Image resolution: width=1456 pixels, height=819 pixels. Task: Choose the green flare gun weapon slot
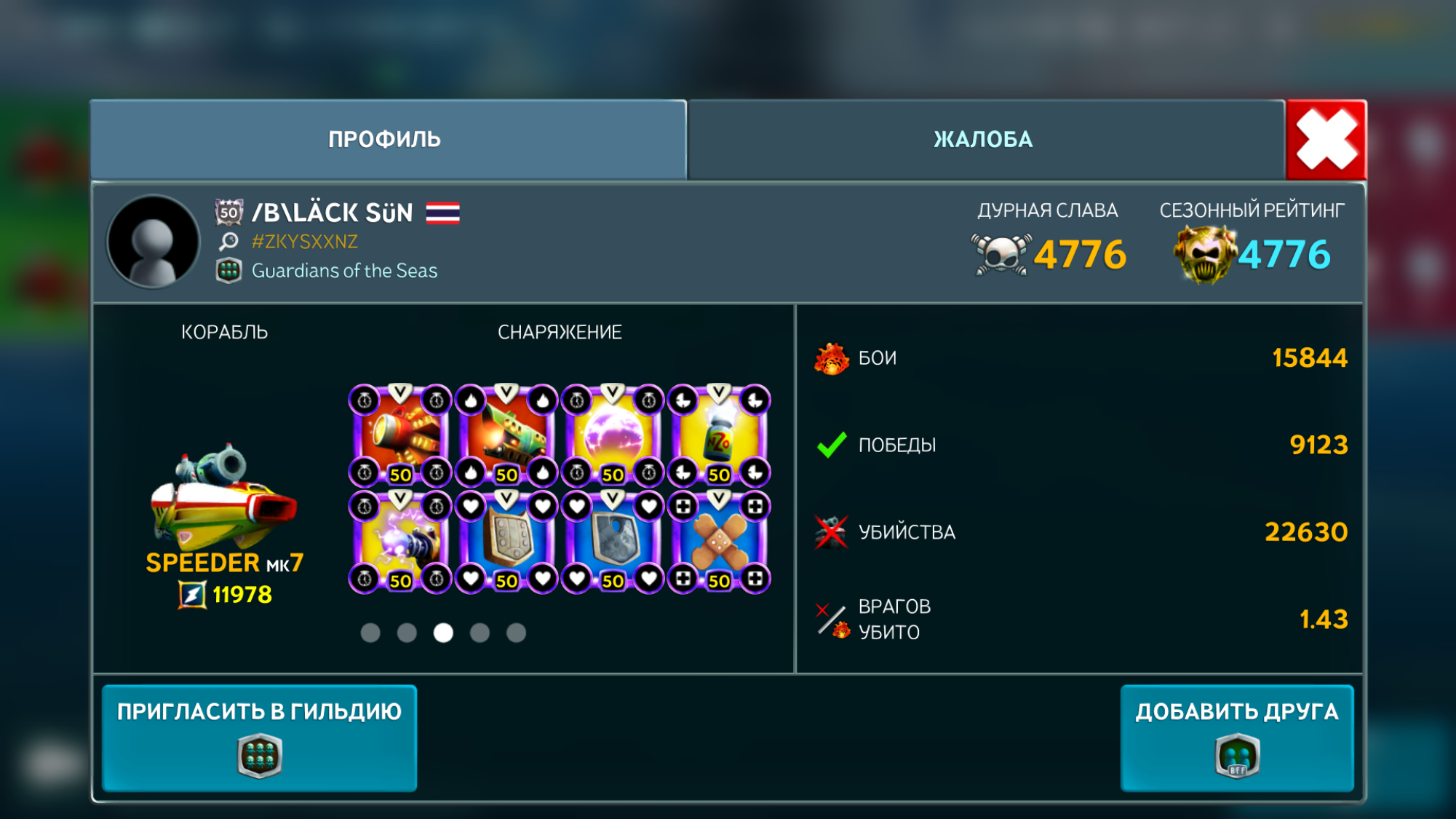506,436
